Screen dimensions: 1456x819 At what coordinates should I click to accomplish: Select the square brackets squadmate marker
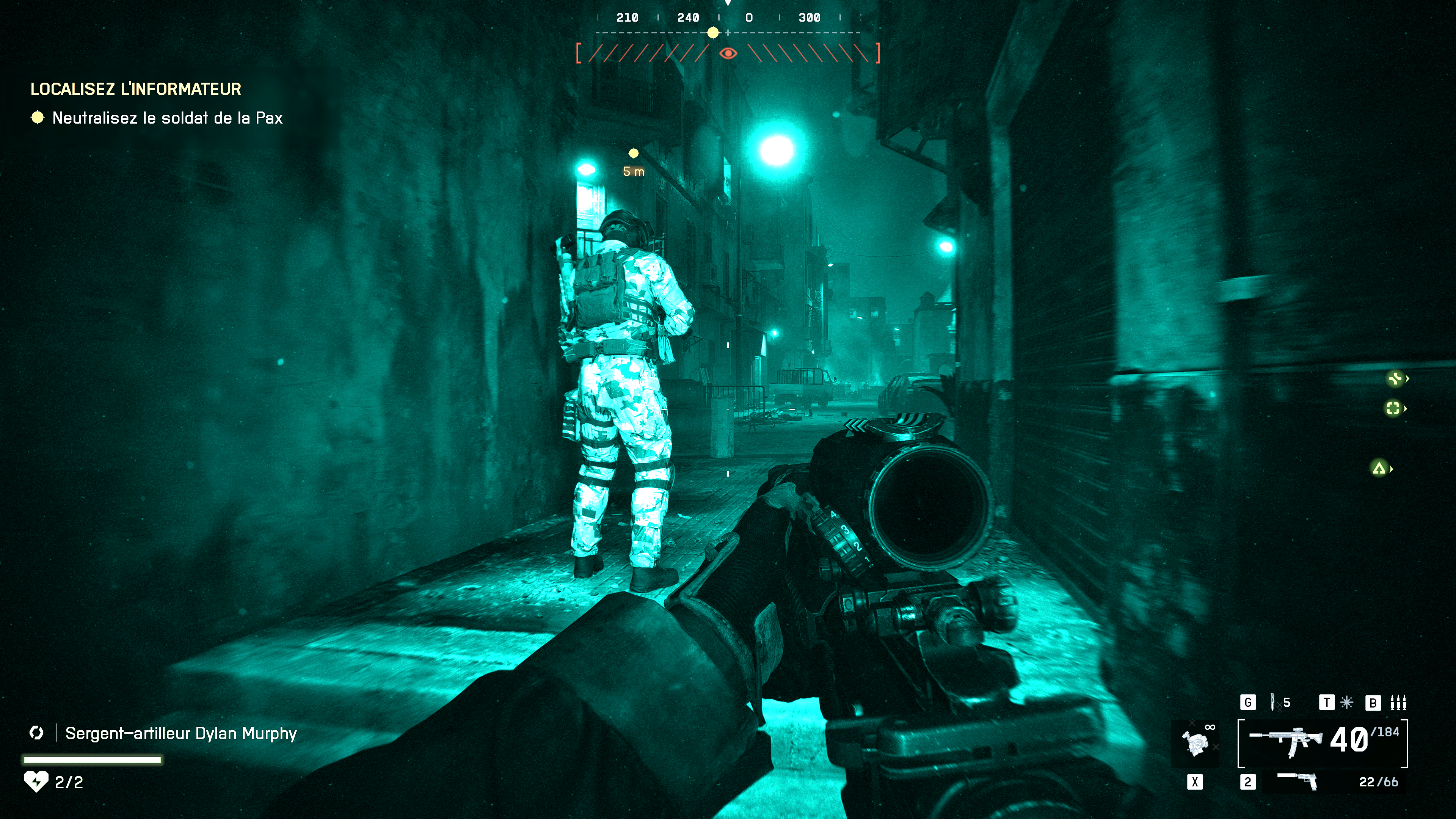tap(1393, 408)
